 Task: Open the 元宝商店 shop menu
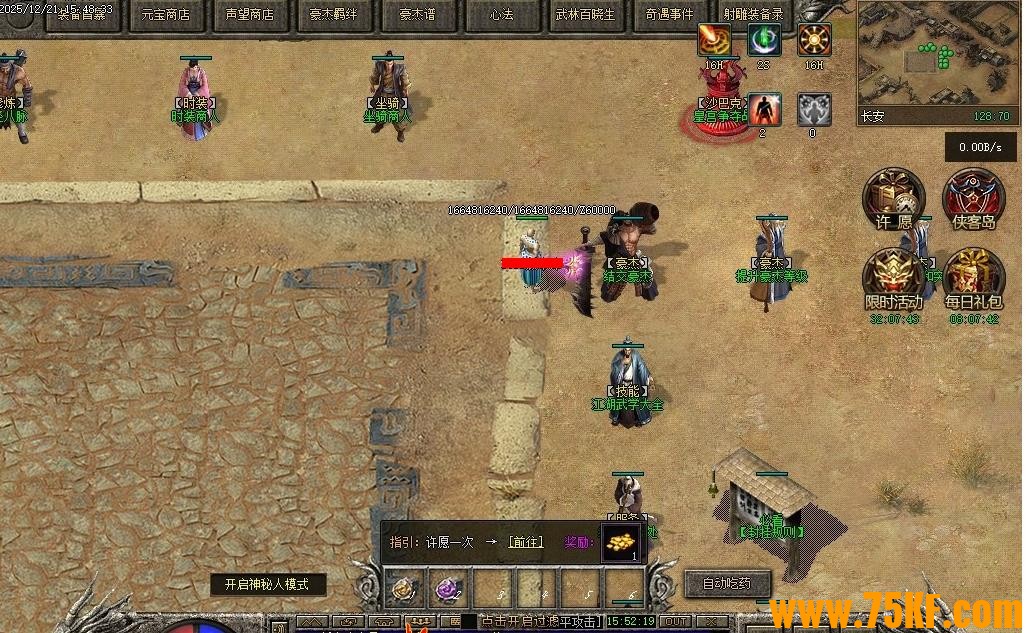coord(166,15)
